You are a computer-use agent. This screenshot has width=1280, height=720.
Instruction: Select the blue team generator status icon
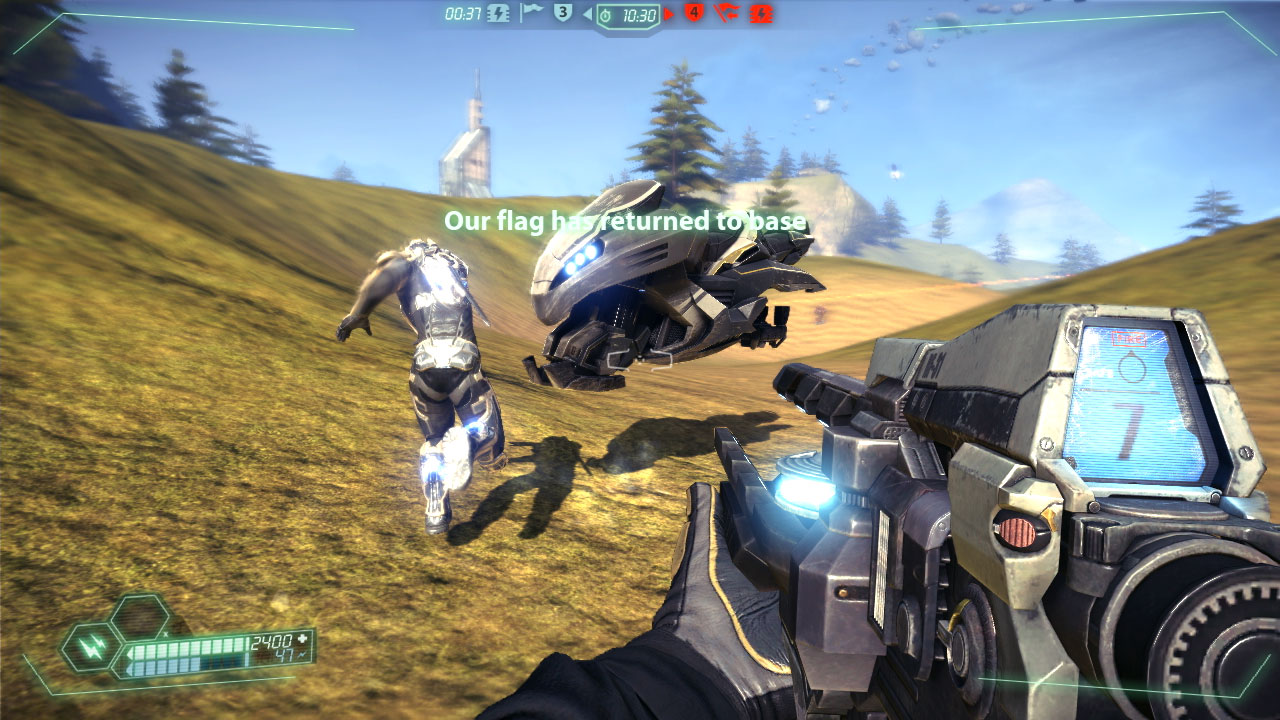[x=497, y=14]
